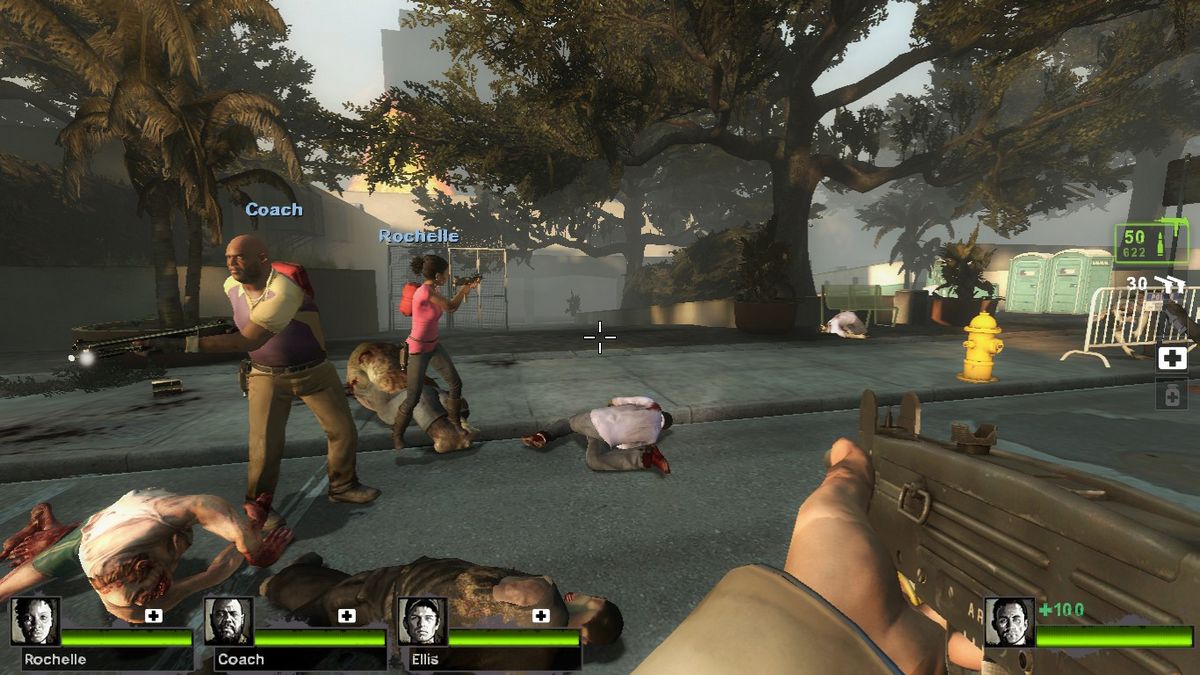Click your own survivor portrait

pos(1009,621)
